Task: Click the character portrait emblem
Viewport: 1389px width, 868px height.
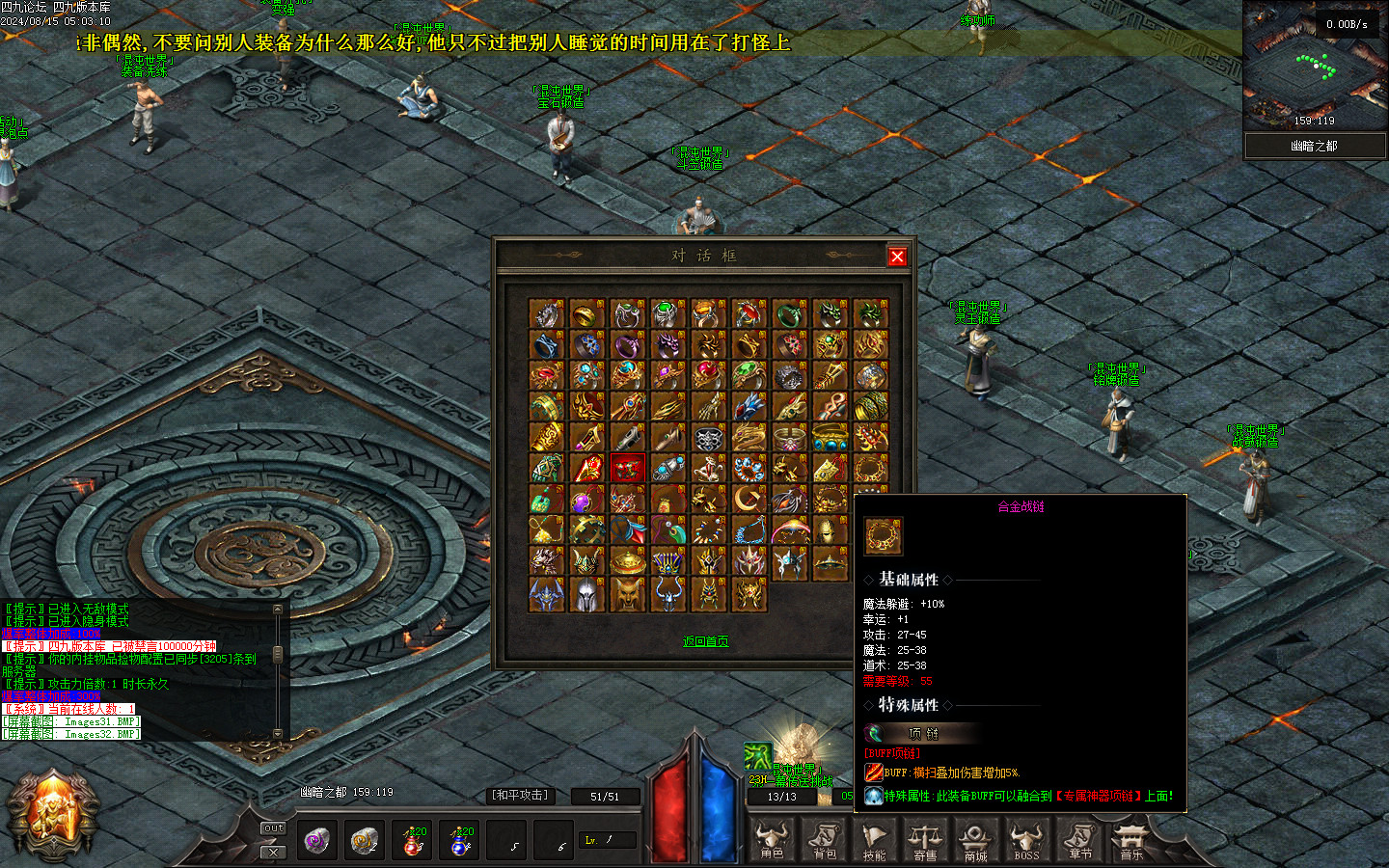Action: [53, 815]
